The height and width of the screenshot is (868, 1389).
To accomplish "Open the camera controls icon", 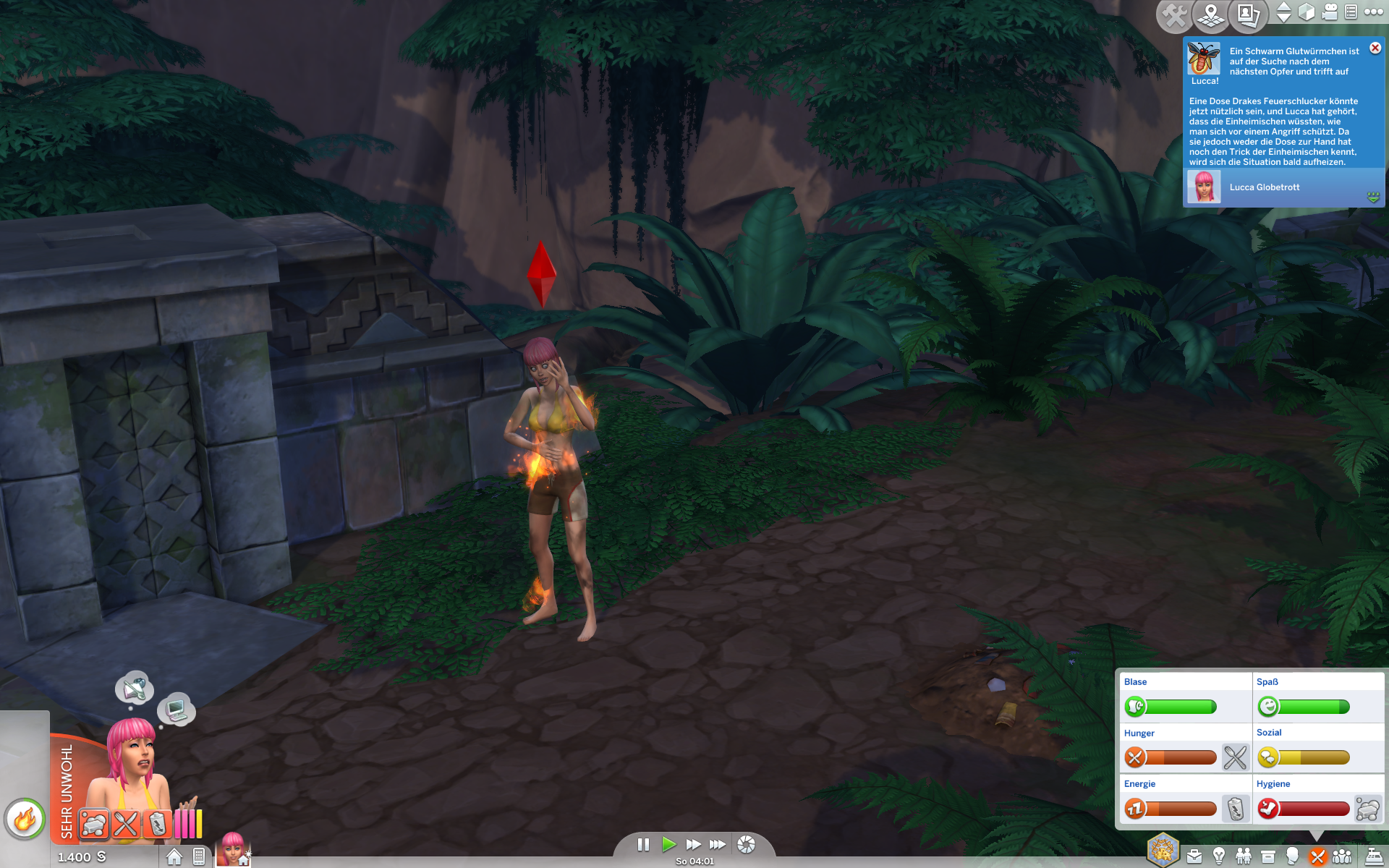I will pyautogui.click(x=1329, y=12).
